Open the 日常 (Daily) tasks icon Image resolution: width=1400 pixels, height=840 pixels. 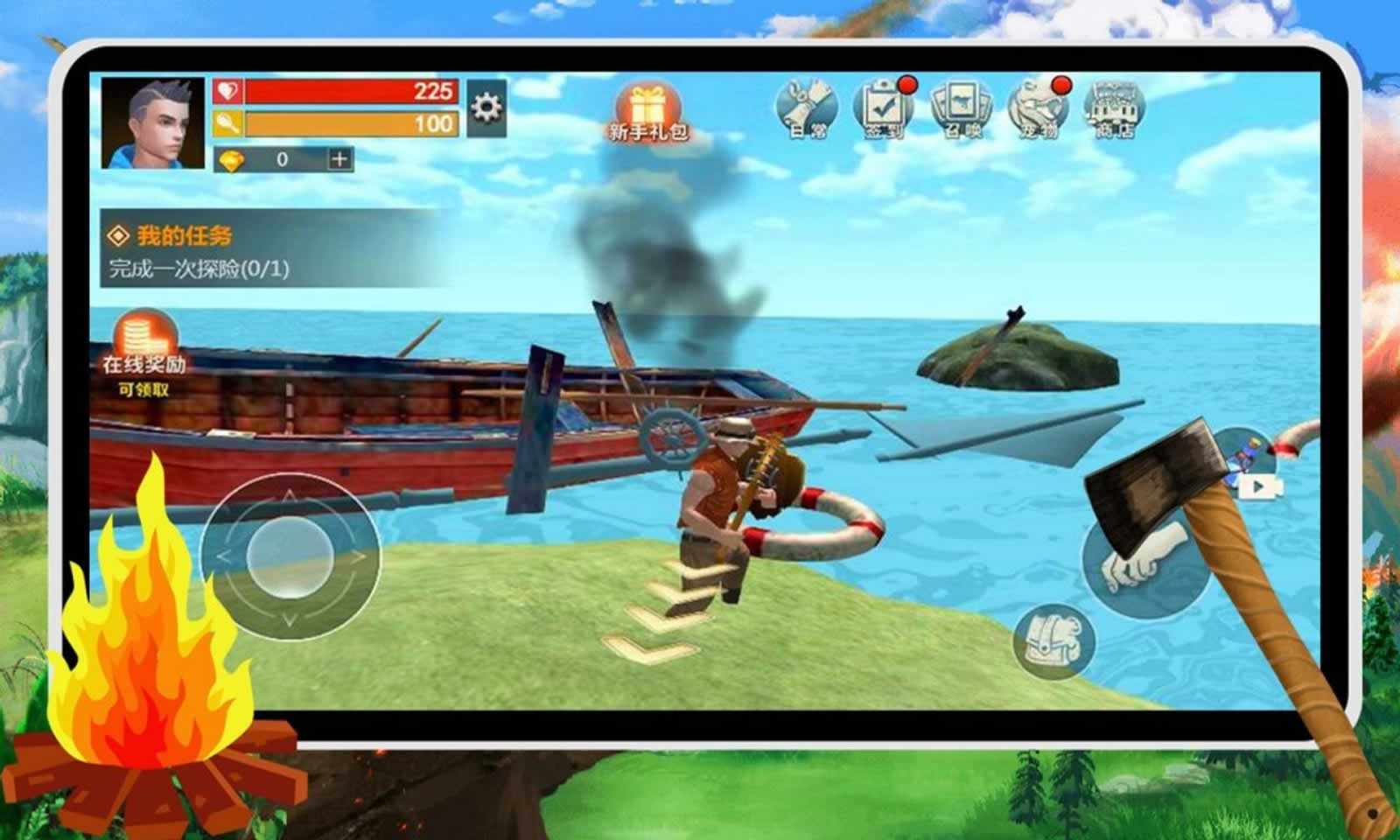(x=806, y=107)
